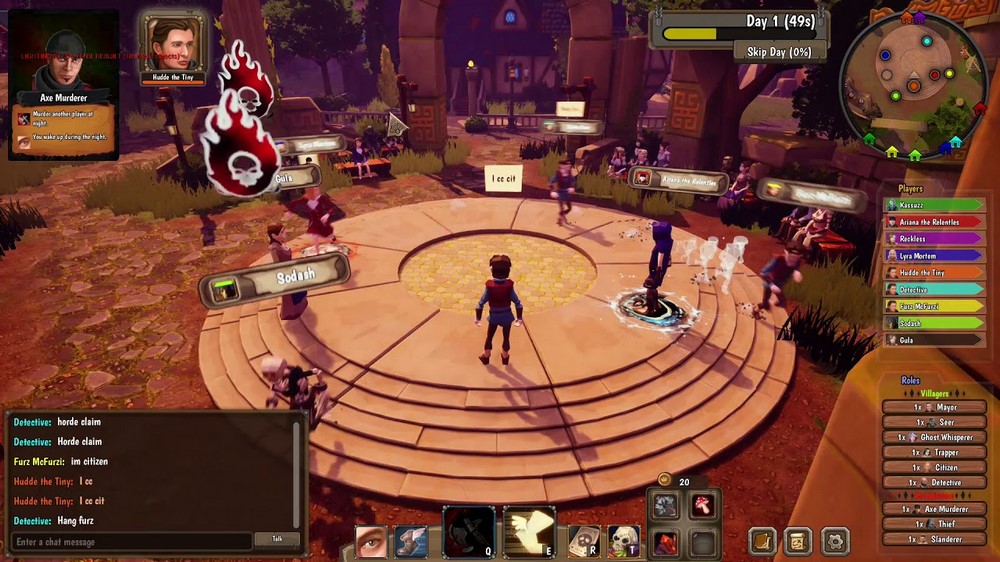Click the Talk button beside chat
Screen dimensions: 1000x562
(x=276, y=540)
